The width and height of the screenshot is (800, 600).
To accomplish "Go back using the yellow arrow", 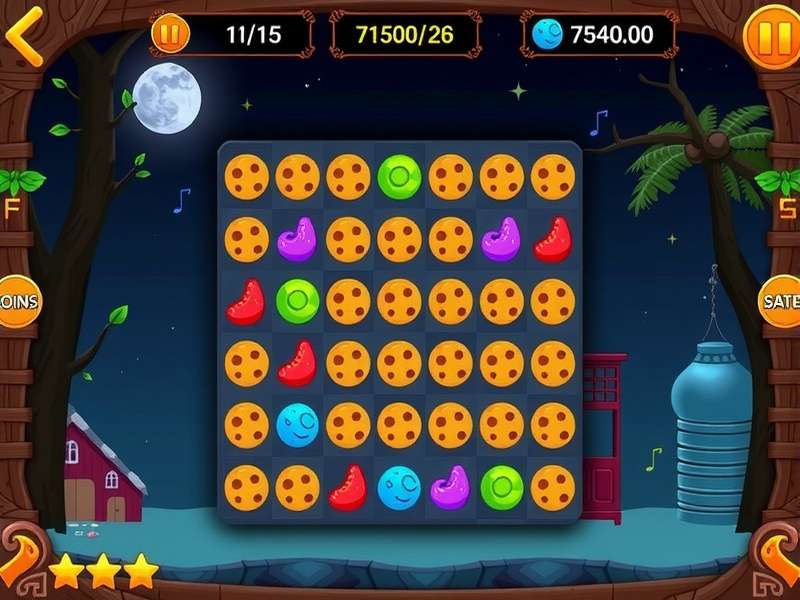I will coord(24,41).
